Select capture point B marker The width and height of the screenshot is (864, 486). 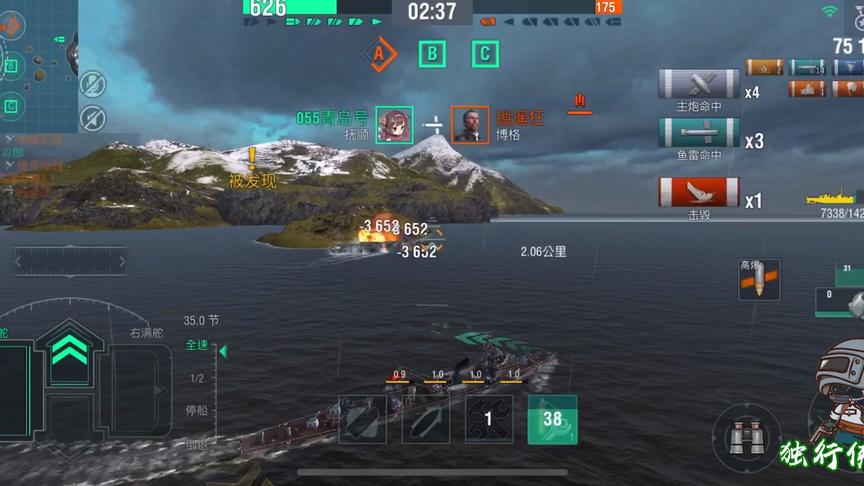click(432, 53)
